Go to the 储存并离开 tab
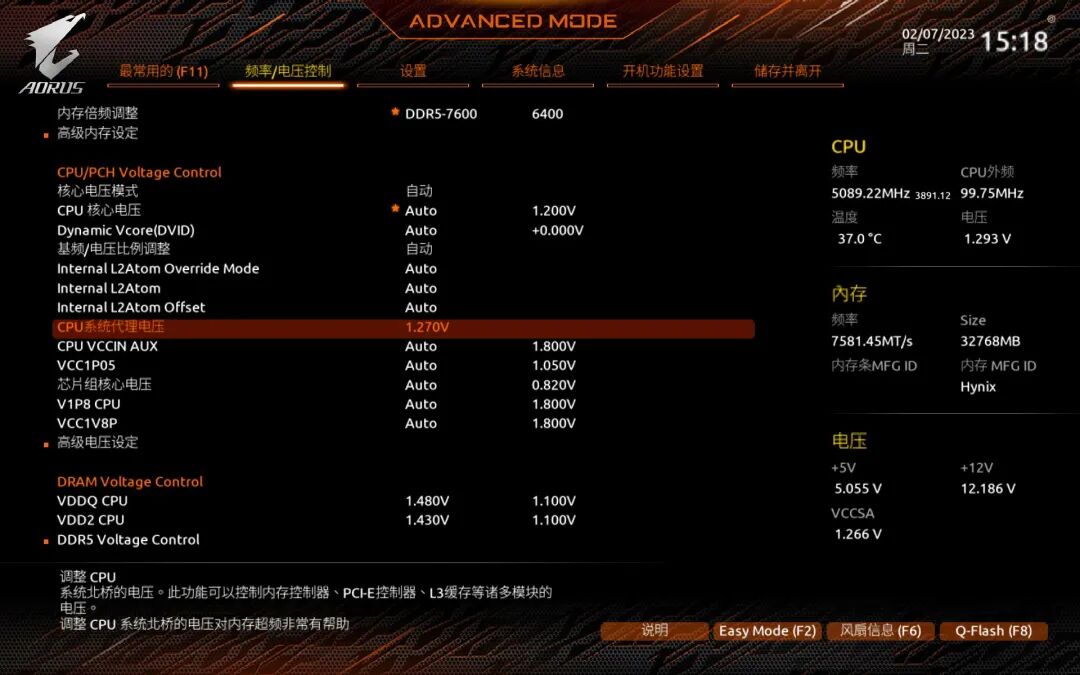Screen dimensions: 1080x675 tap(787, 71)
